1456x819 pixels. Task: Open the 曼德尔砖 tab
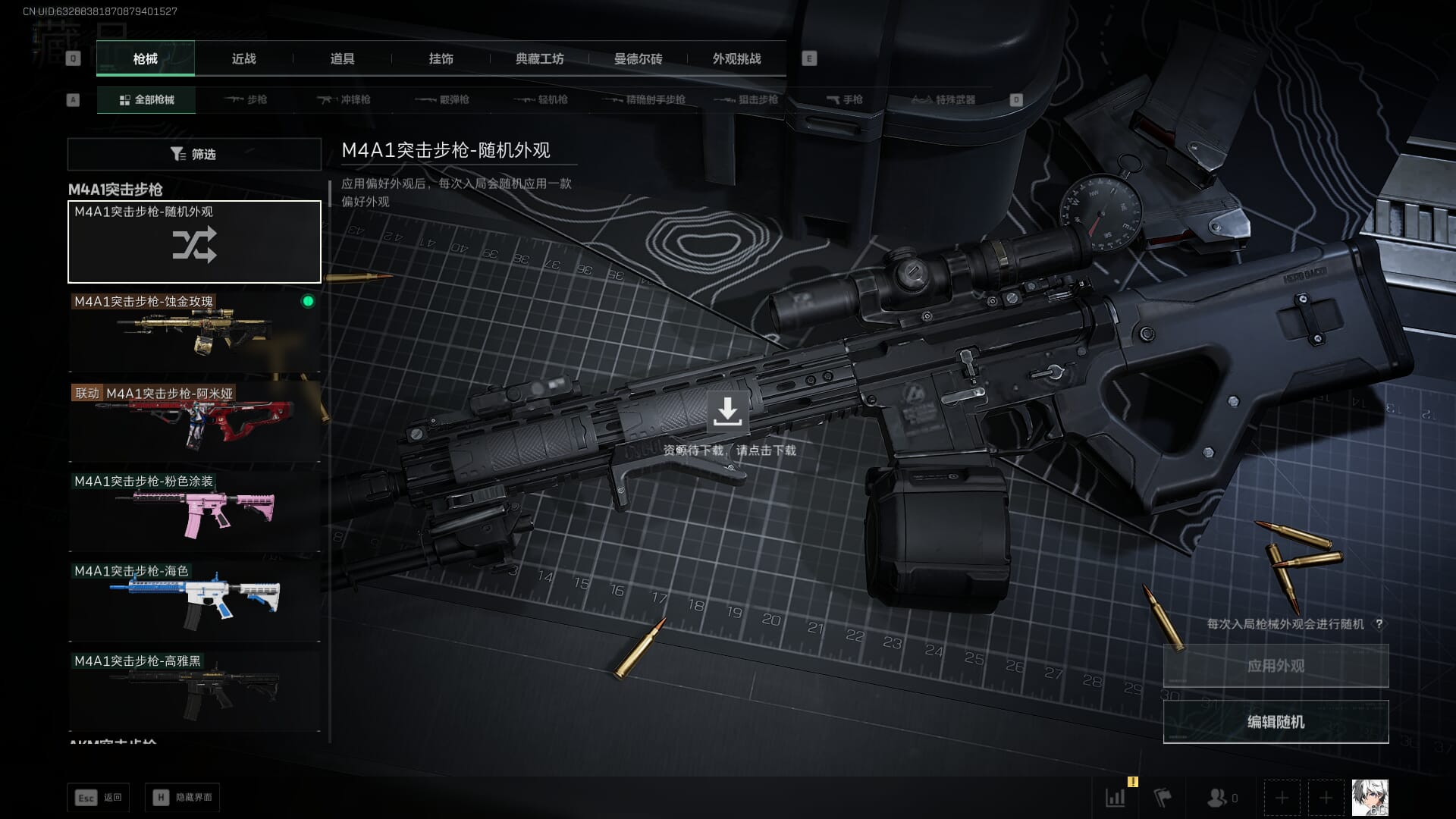click(x=638, y=59)
